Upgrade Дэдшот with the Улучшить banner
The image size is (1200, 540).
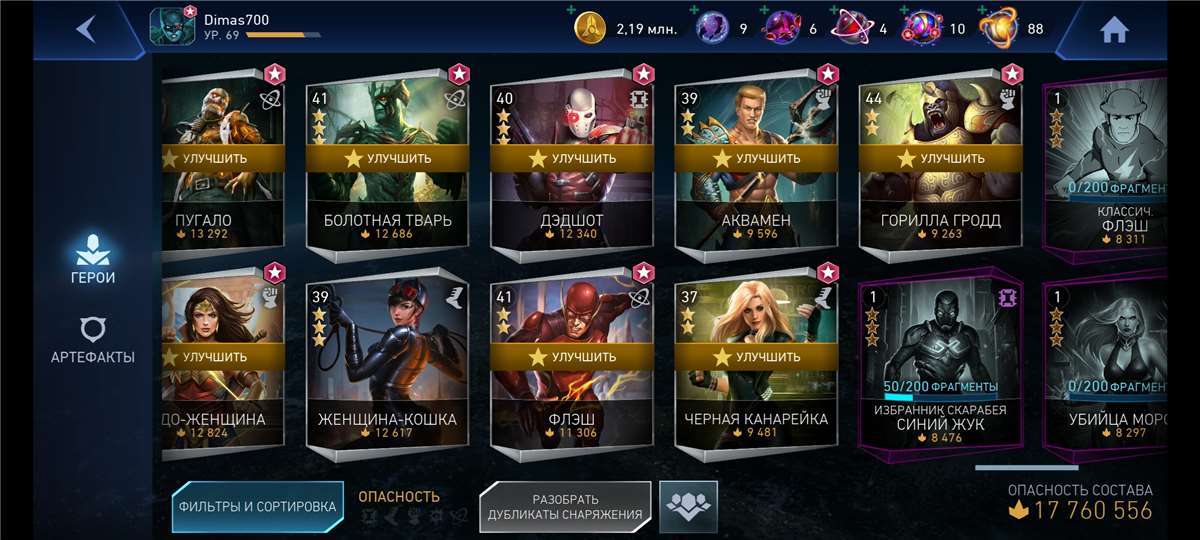tap(571, 158)
